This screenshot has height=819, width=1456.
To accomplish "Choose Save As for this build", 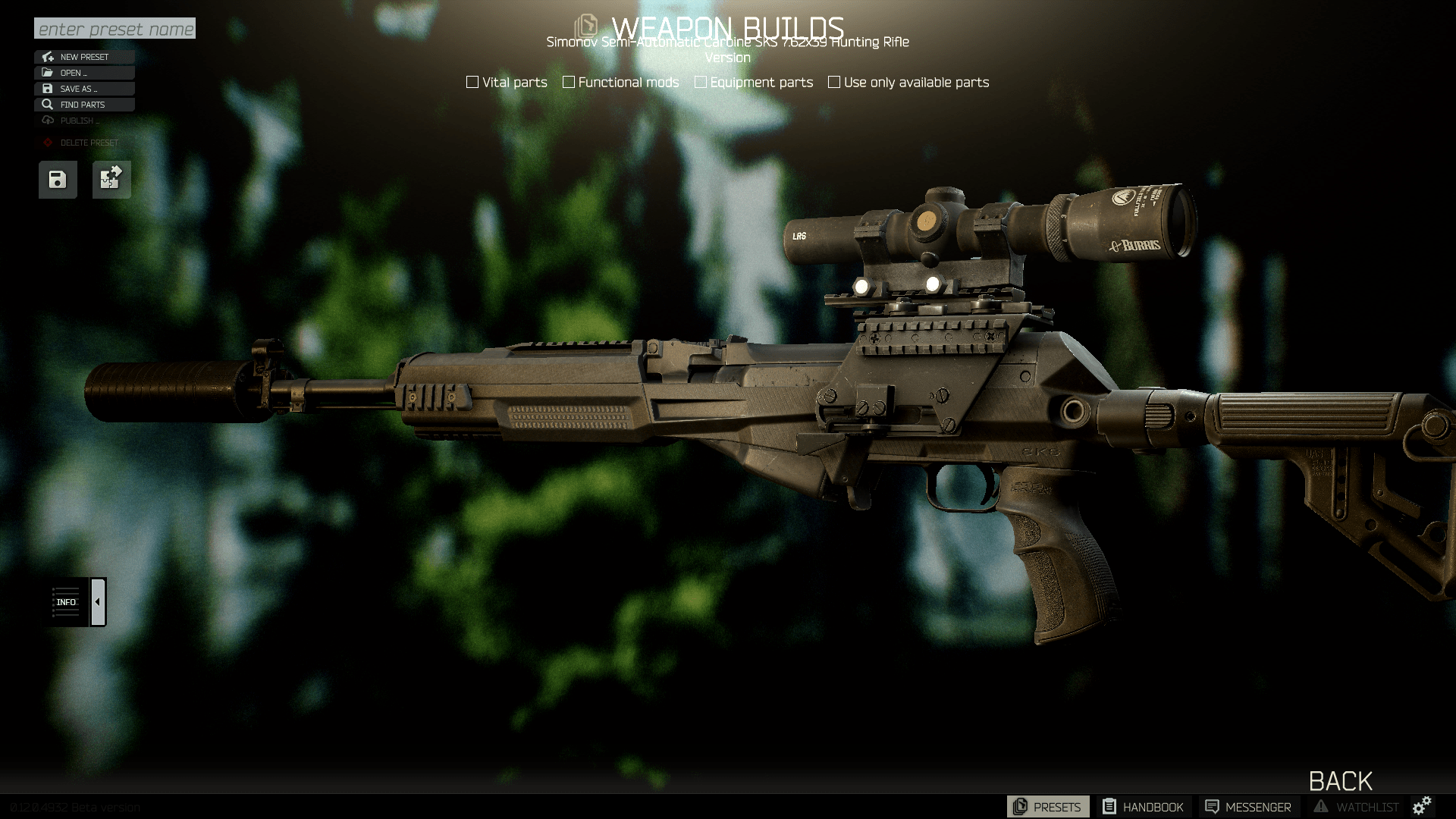I will click(x=84, y=89).
